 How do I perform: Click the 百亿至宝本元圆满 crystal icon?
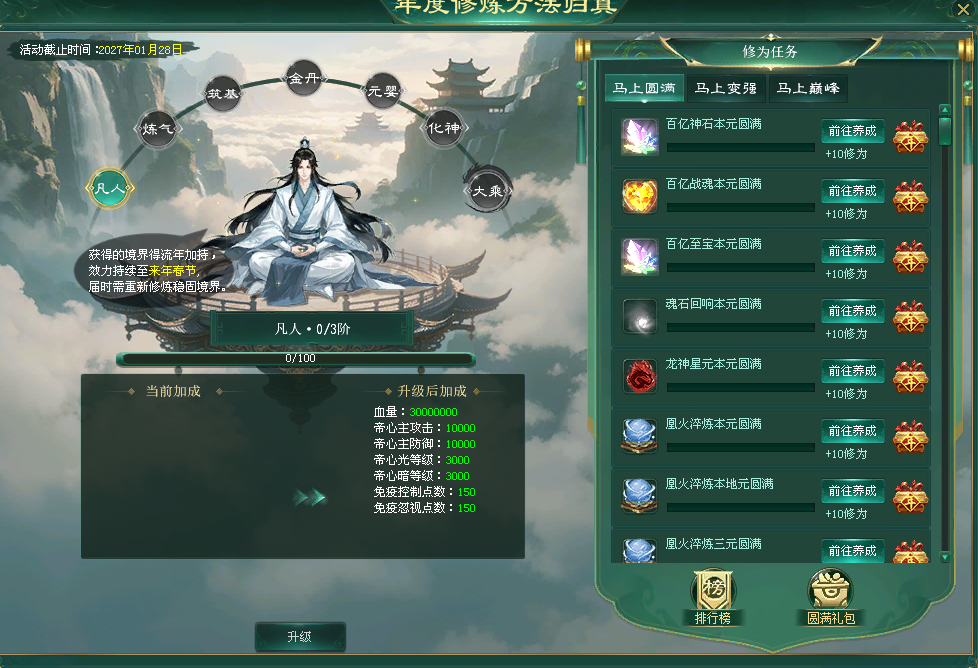[639, 256]
